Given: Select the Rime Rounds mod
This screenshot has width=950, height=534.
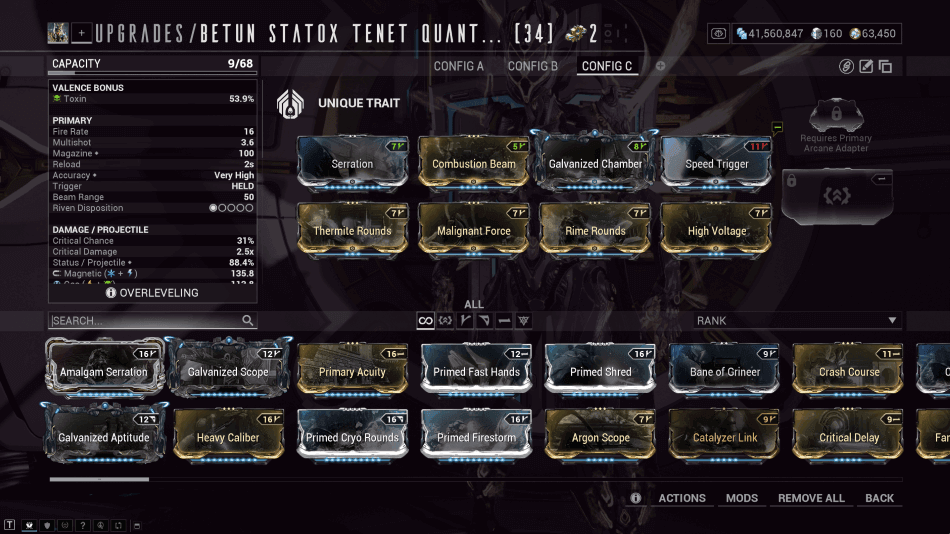Looking at the screenshot, I should pyautogui.click(x=595, y=230).
